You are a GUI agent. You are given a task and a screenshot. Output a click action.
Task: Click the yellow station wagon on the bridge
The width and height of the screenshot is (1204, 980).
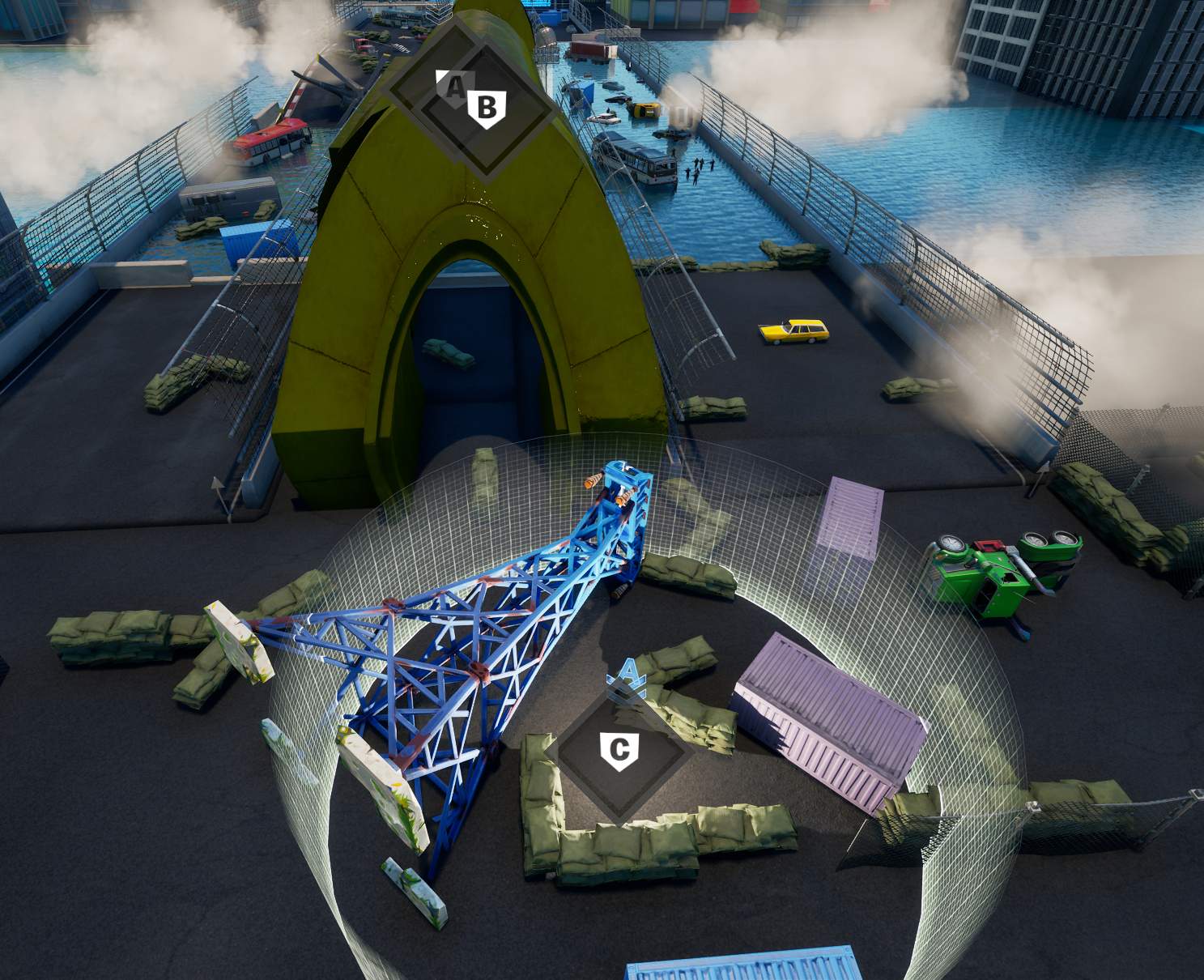pyautogui.click(x=792, y=331)
